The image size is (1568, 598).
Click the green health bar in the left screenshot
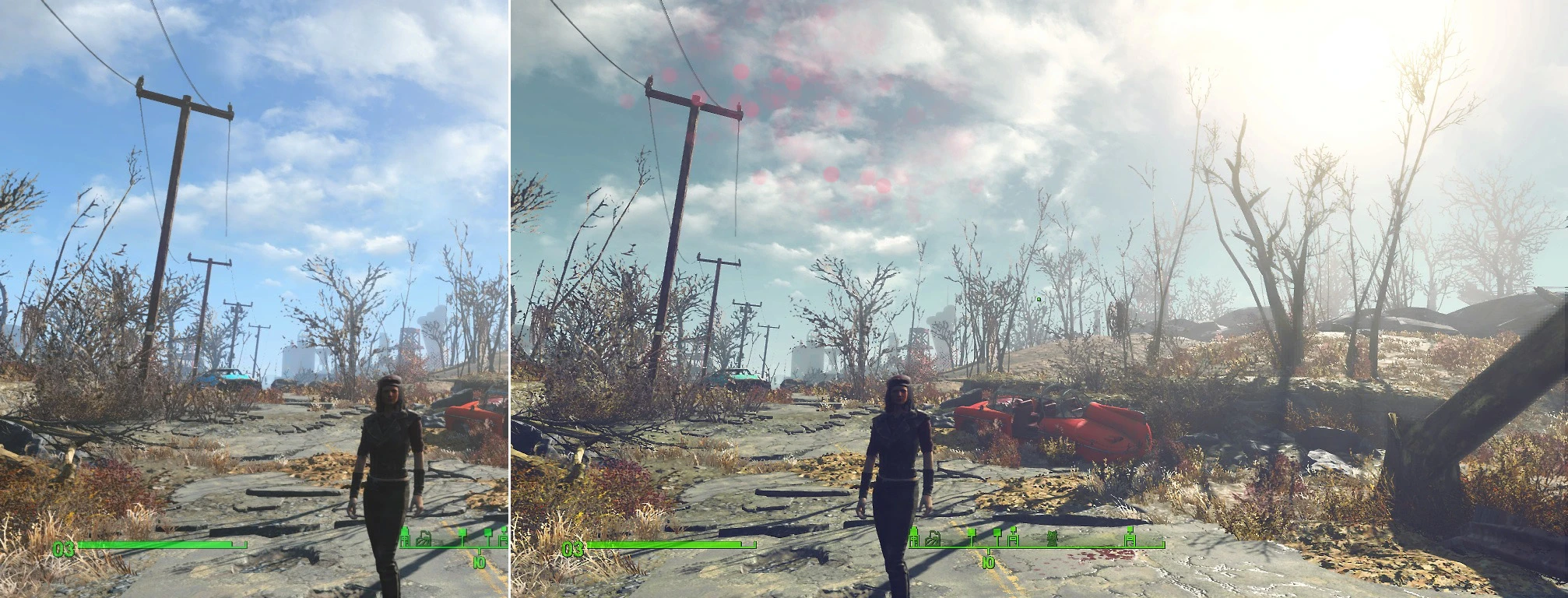[x=156, y=545]
